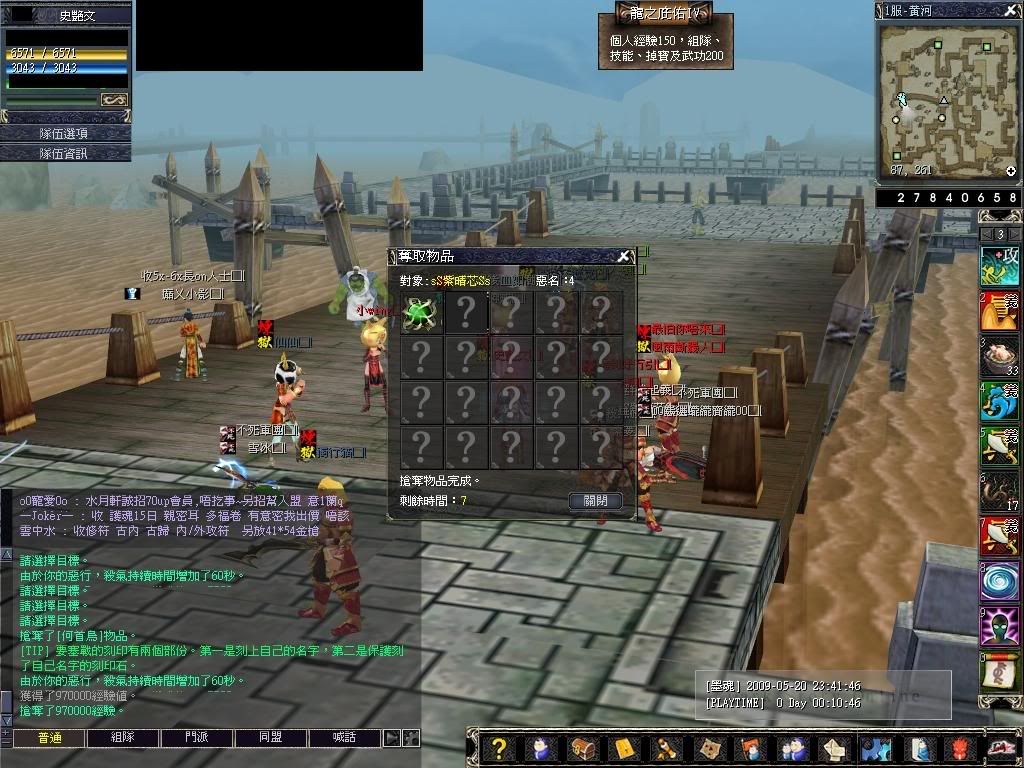Switch chat to the 普通 tab
Screen dimensions: 1024x768
[48, 738]
